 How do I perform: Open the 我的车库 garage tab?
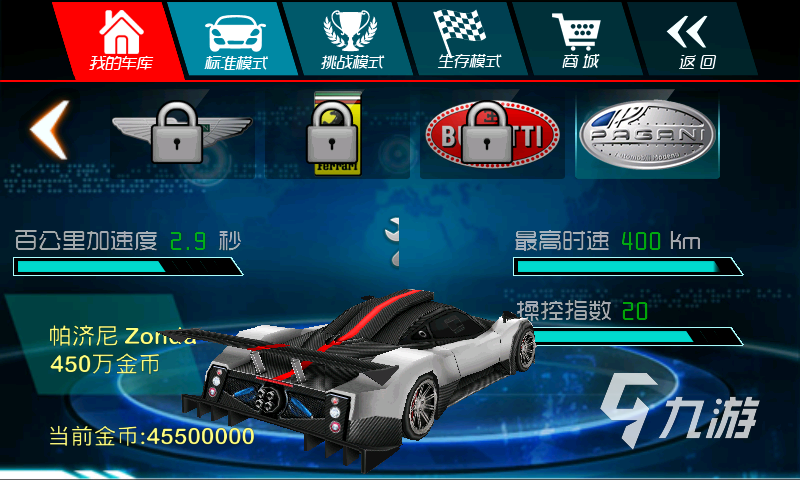pos(118,40)
